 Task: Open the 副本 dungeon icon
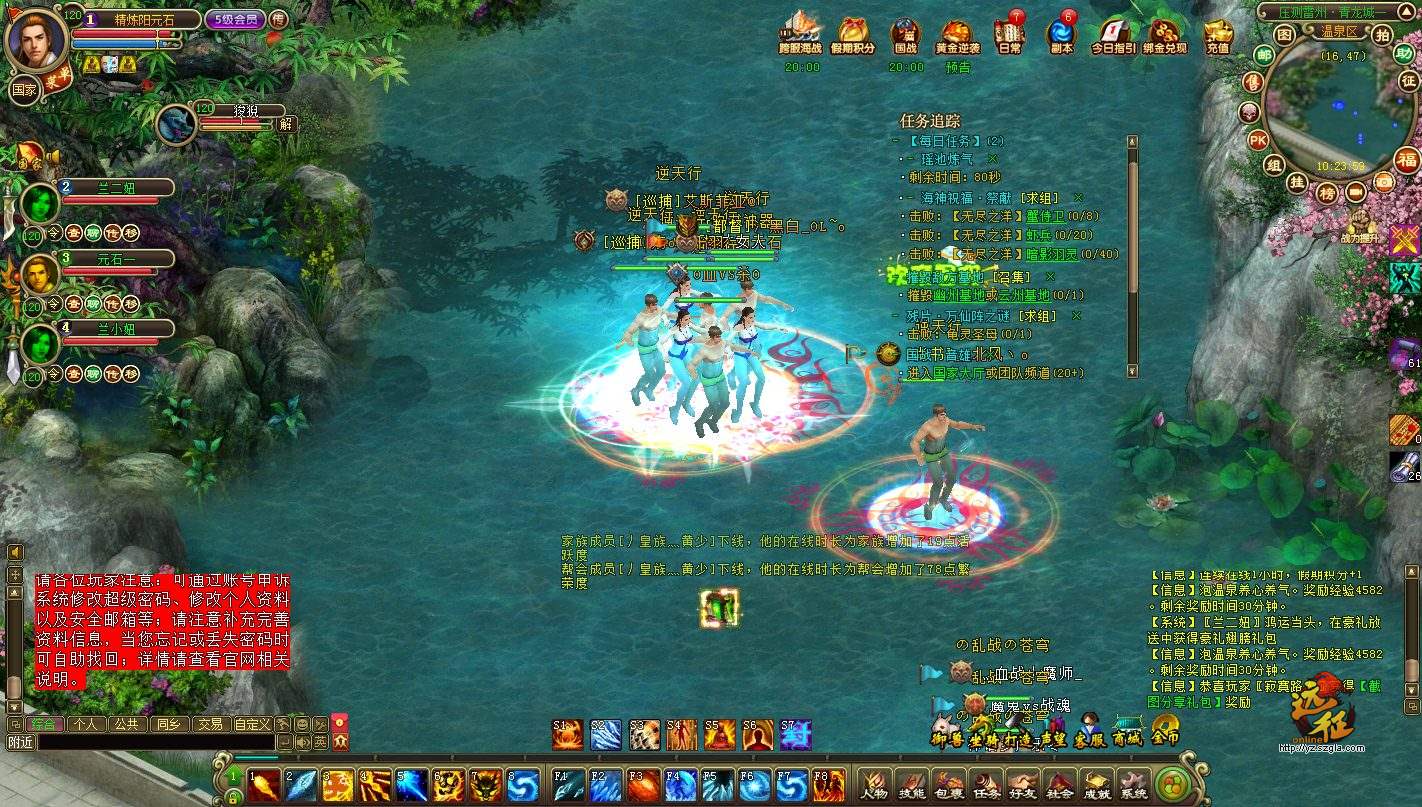pos(1061,32)
